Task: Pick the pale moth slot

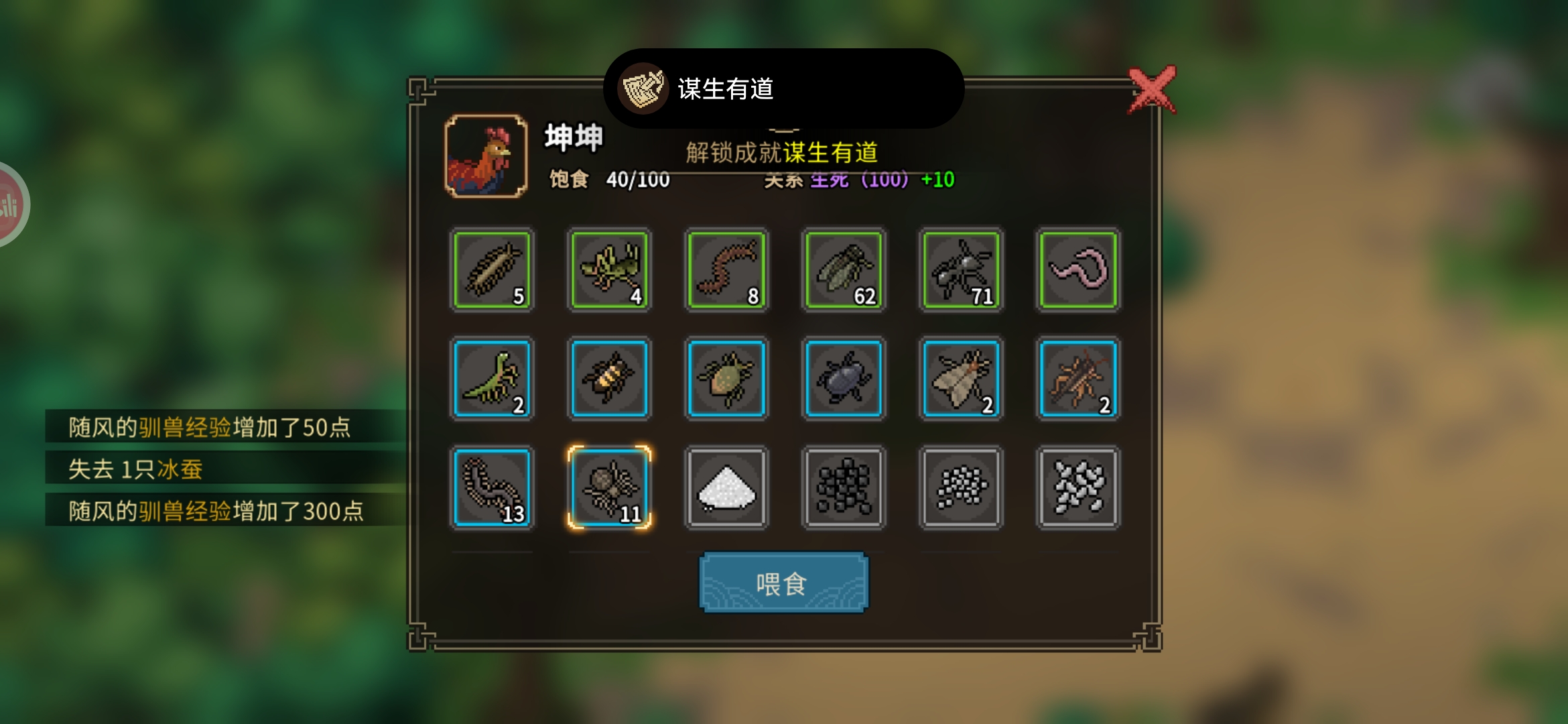Action: 961,379
